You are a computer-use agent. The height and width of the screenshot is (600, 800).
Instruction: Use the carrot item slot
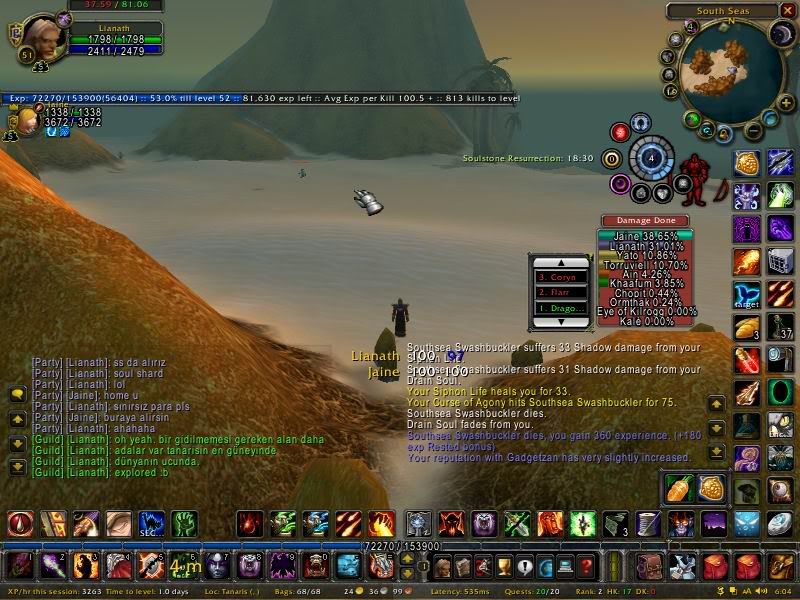[679, 486]
